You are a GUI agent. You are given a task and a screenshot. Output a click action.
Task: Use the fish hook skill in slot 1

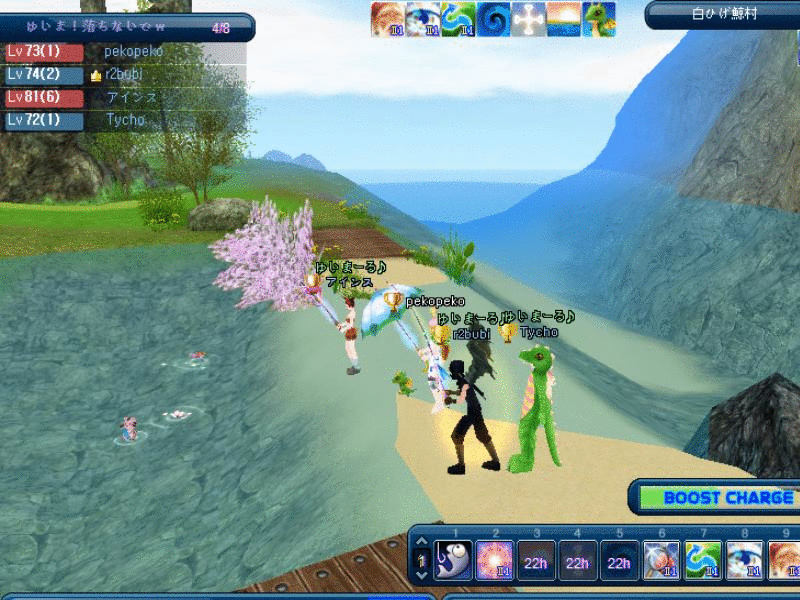(454, 560)
